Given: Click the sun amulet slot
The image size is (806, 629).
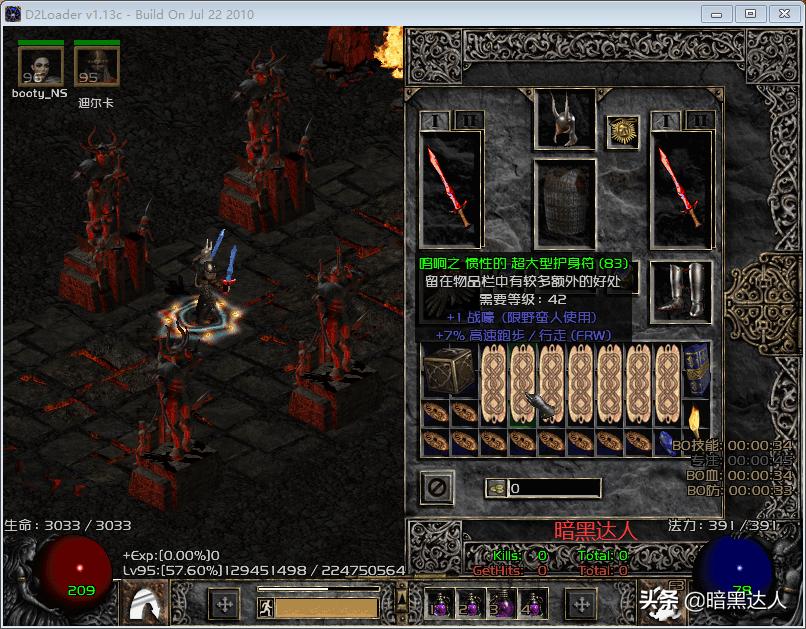Looking at the screenshot, I should (623, 132).
